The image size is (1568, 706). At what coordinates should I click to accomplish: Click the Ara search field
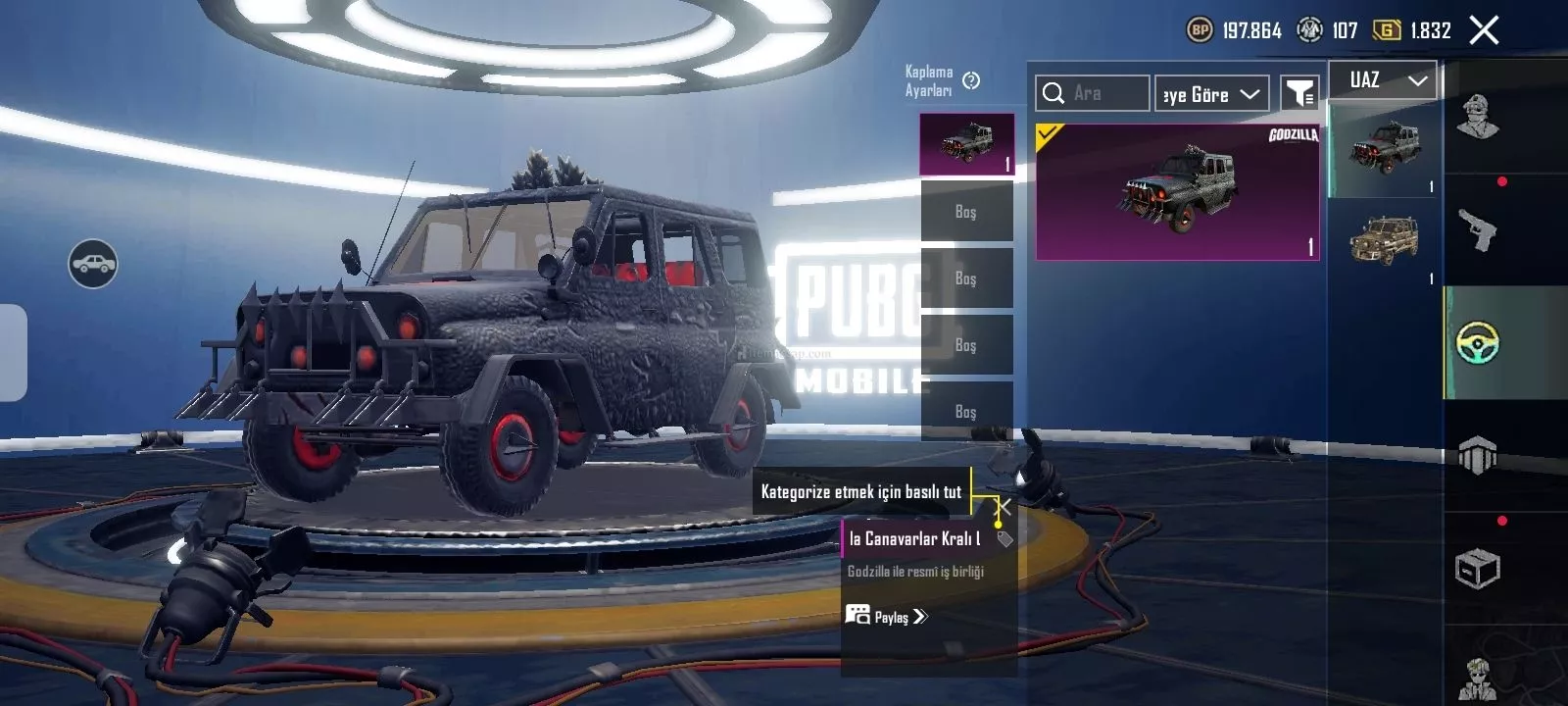point(1093,93)
